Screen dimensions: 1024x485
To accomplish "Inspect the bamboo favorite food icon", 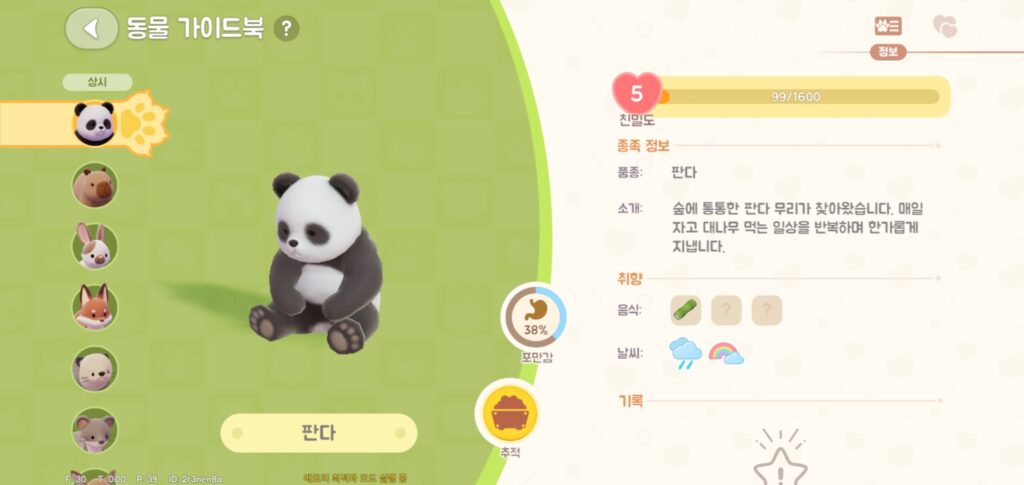I will pyautogui.click(x=686, y=310).
